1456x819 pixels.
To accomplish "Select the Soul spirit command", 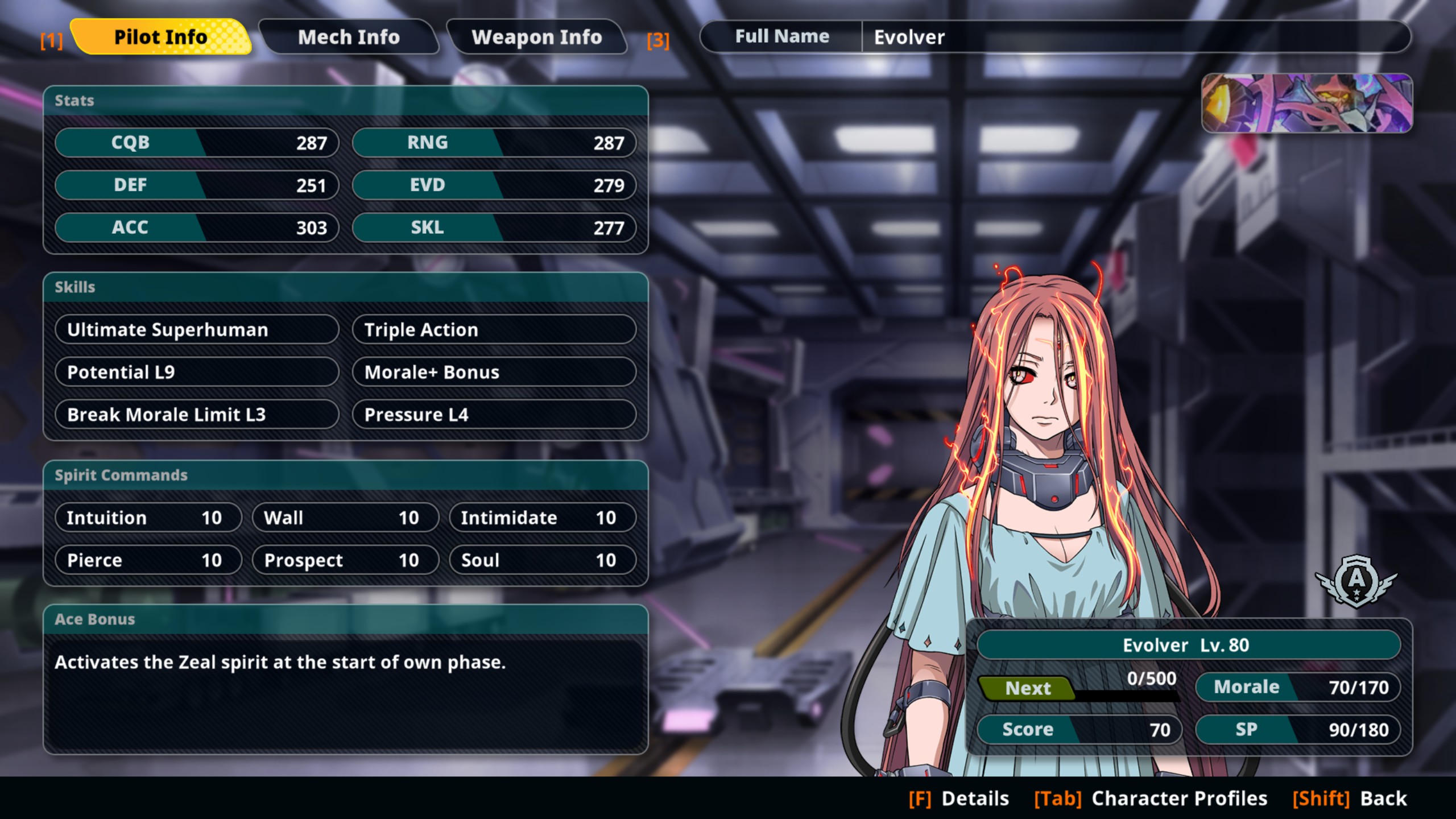I will 543,560.
